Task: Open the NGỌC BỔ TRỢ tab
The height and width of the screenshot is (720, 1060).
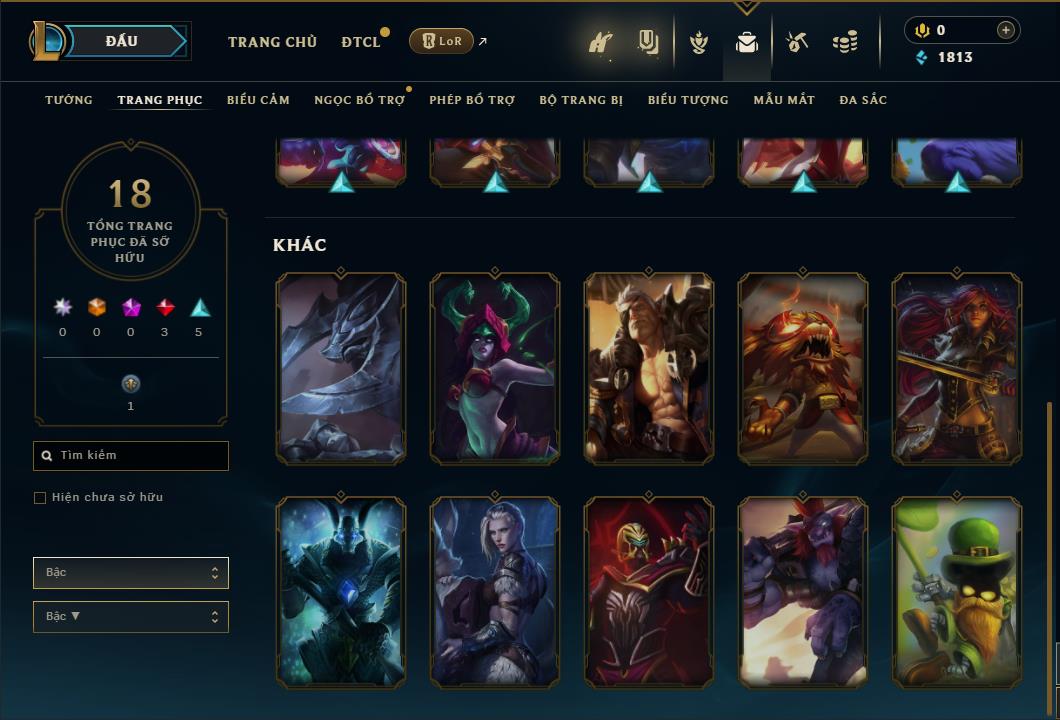Action: (359, 100)
